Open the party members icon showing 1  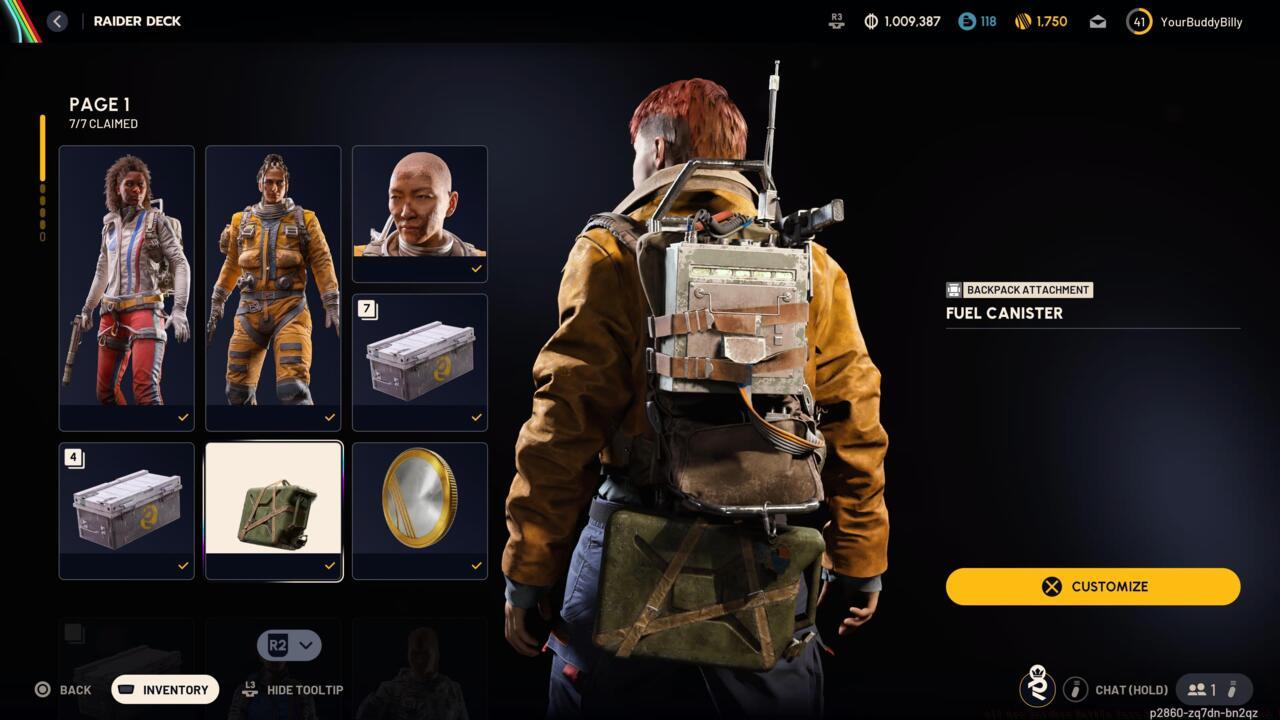[1199, 689]
